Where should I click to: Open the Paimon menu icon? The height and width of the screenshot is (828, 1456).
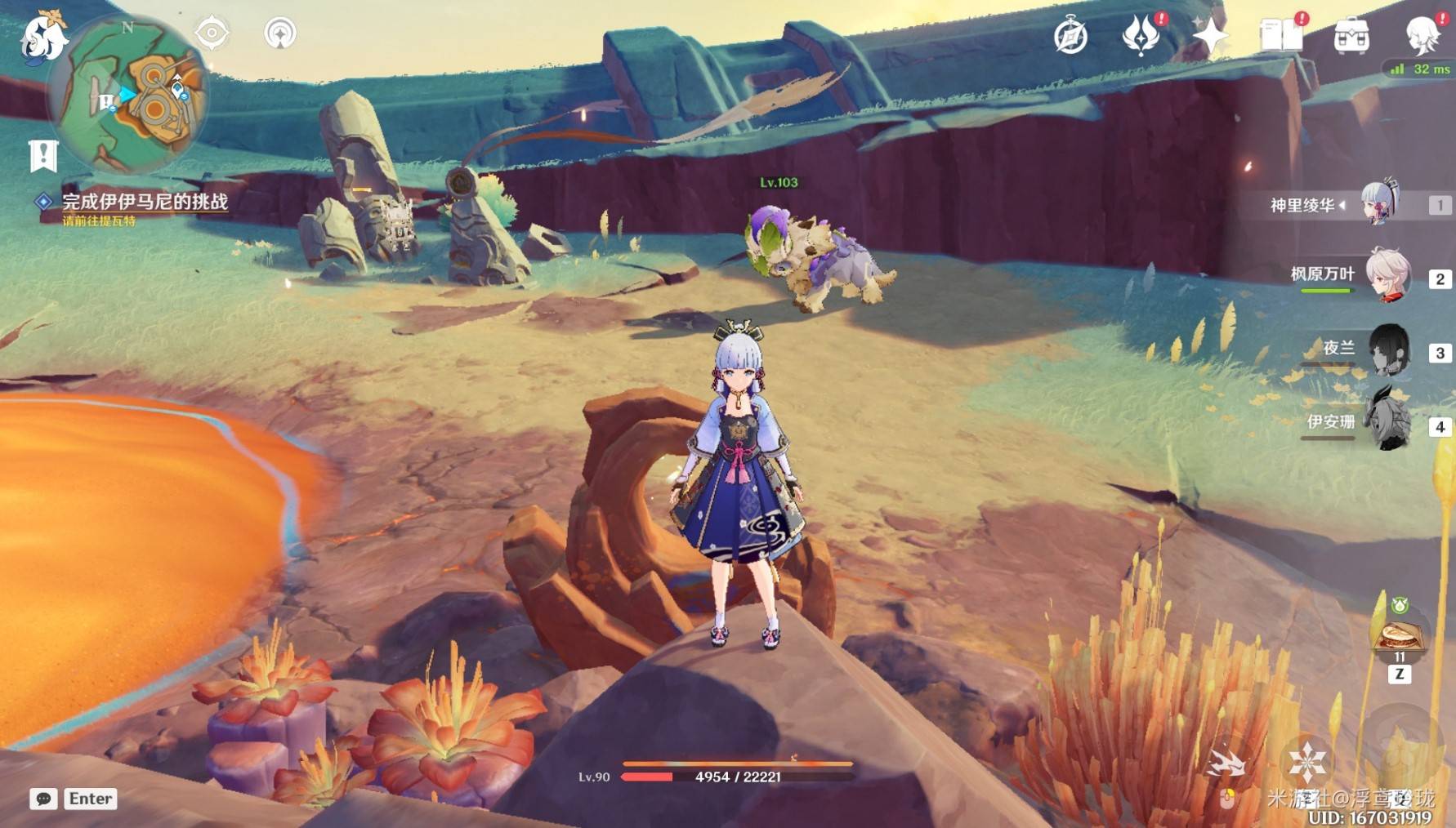pyautogui.click(x=41, y=37)
